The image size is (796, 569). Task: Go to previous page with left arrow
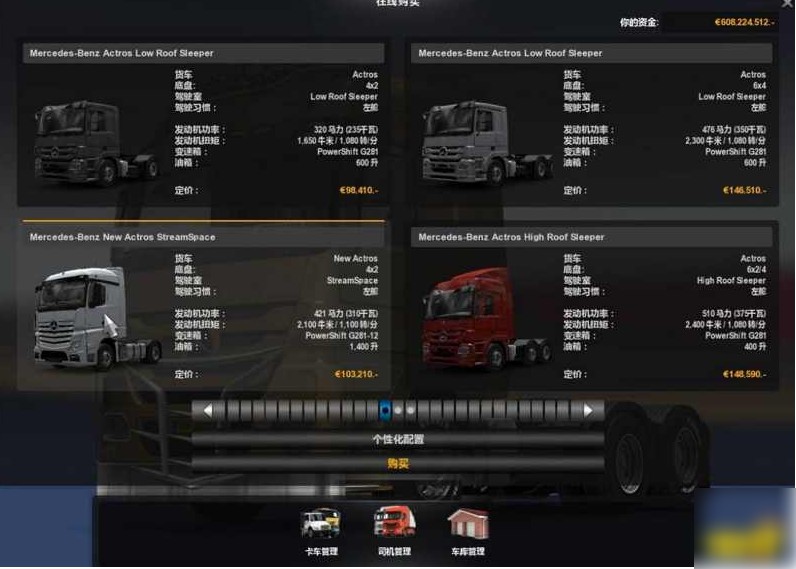(x=208, y=410)
